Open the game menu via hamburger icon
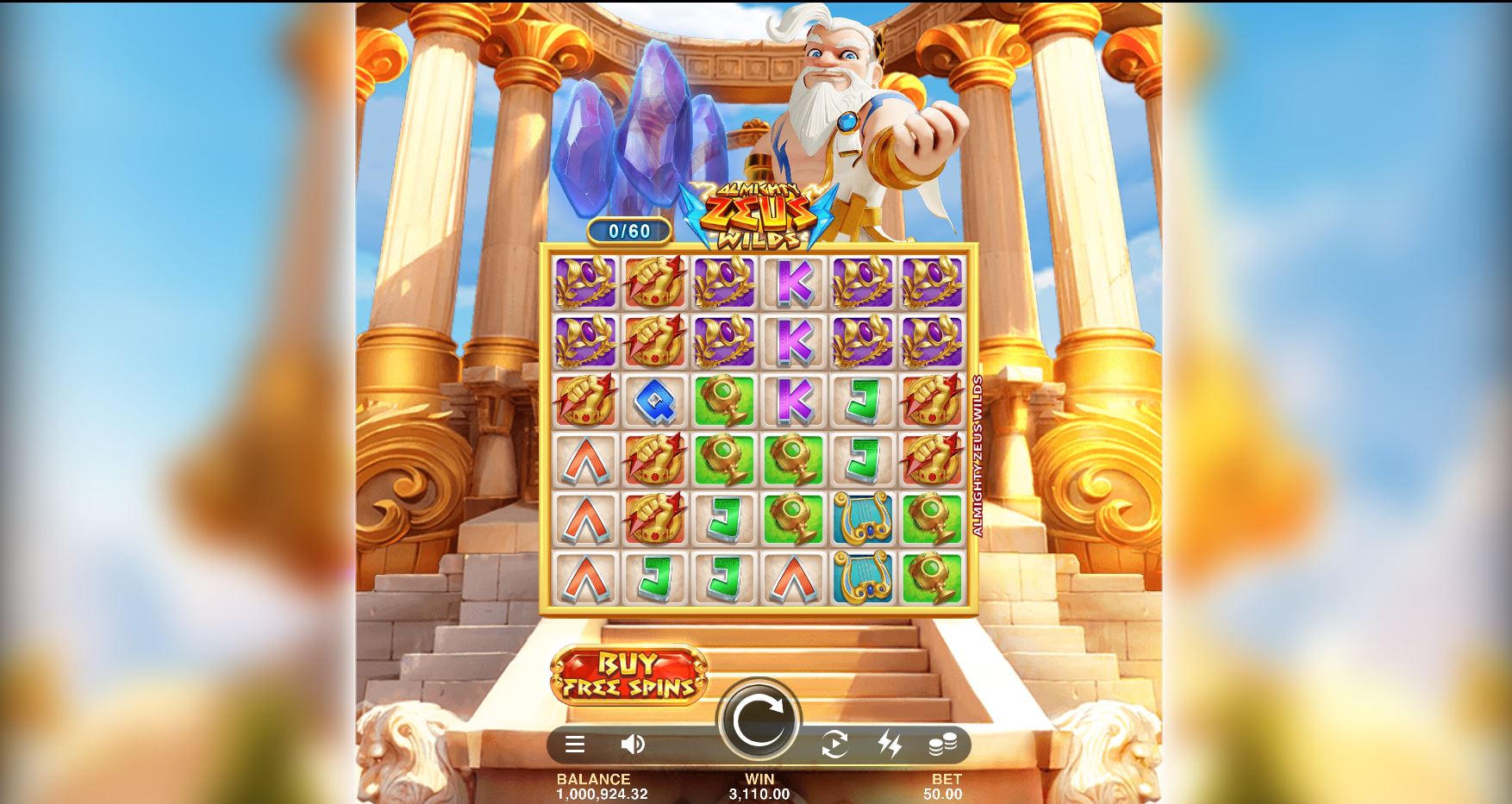 tap(574, 745)
